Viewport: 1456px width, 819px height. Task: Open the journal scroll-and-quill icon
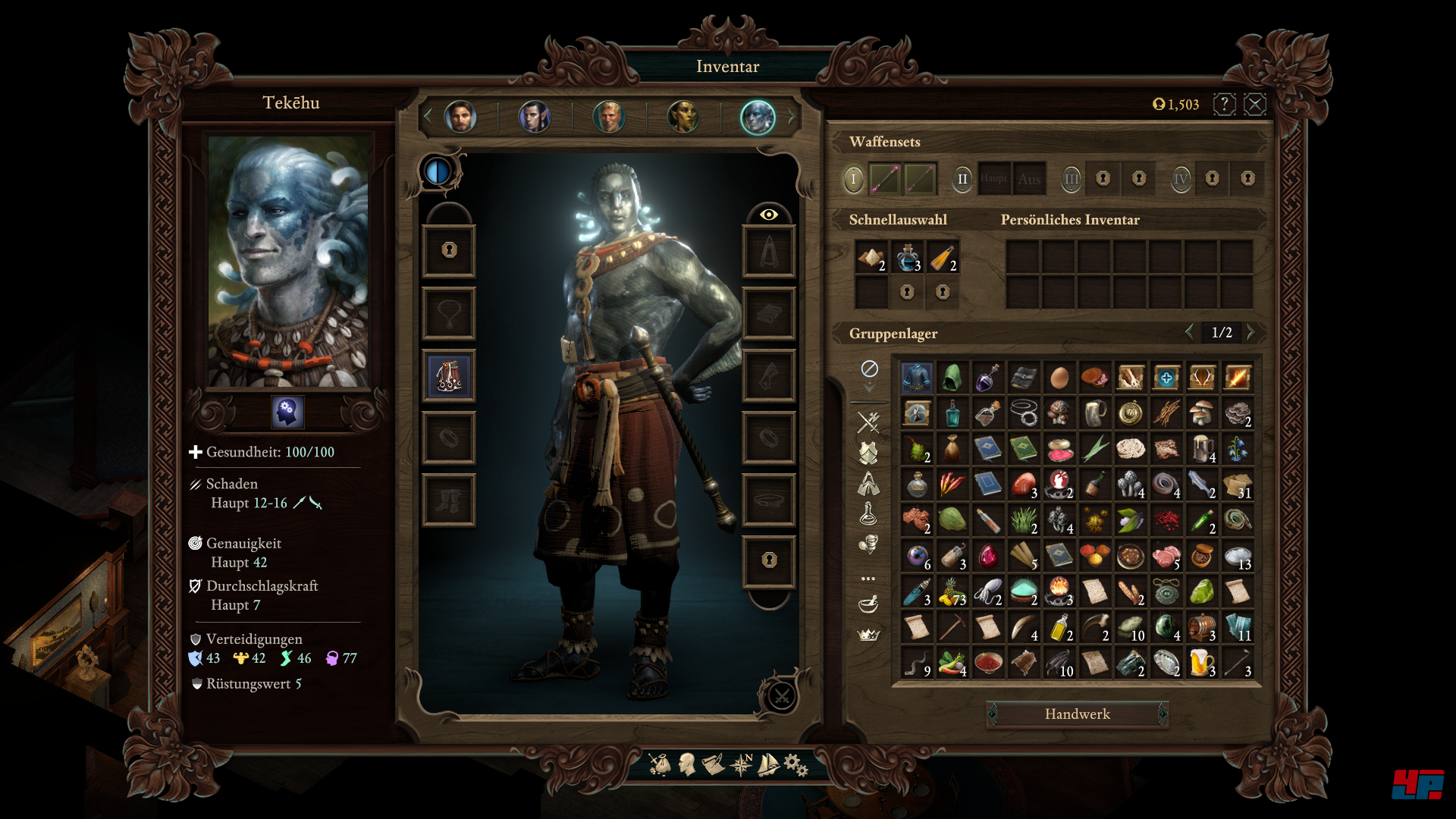tap(713, 766)
